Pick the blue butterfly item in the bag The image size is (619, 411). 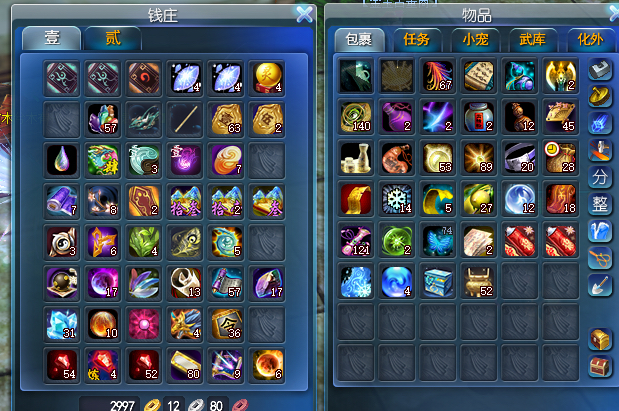438,241
